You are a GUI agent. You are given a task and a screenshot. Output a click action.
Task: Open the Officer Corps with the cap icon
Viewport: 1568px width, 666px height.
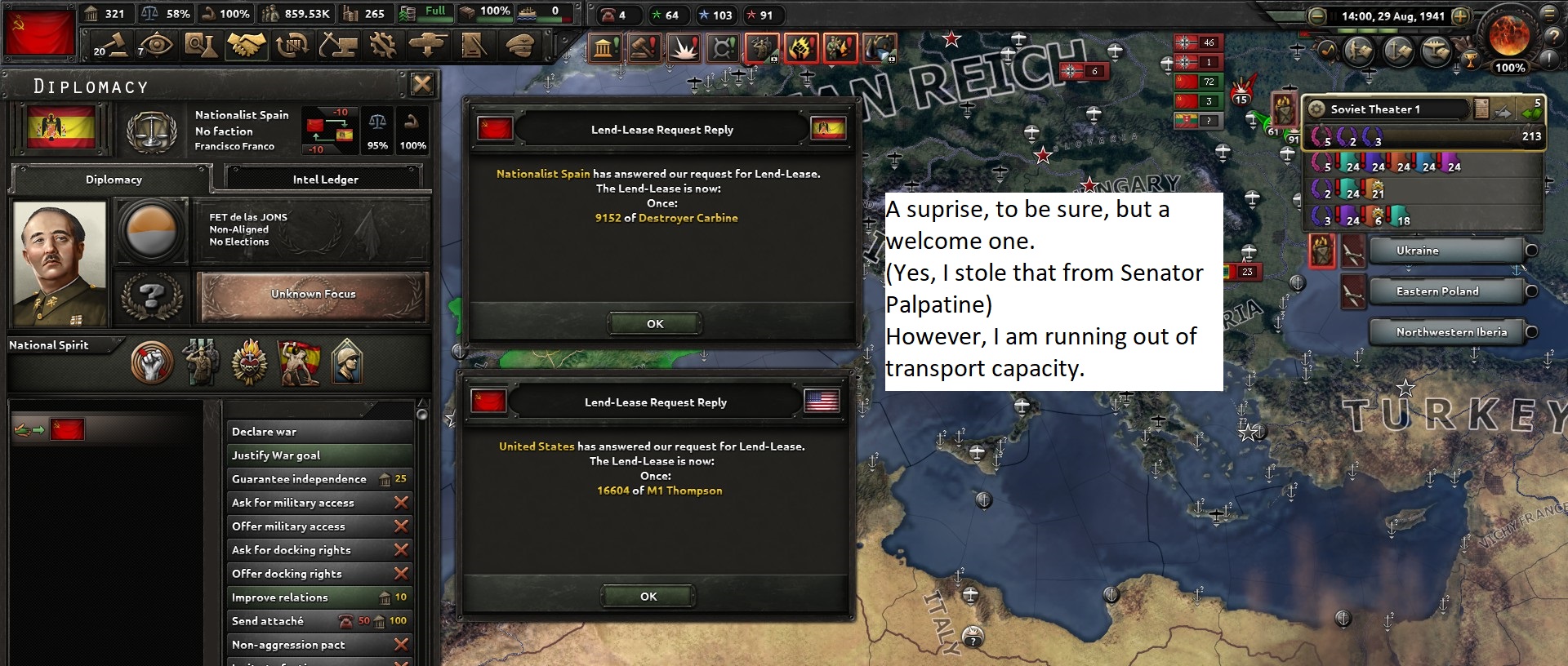pos(518,45)
